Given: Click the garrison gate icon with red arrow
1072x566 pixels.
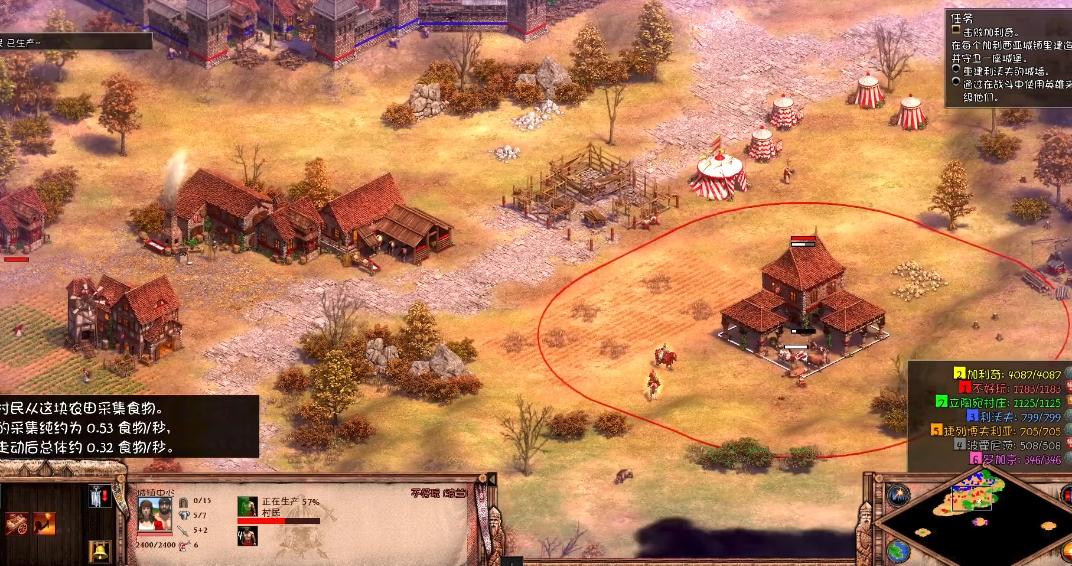Looking at the screenshot, I should click(x=99, y=496).
